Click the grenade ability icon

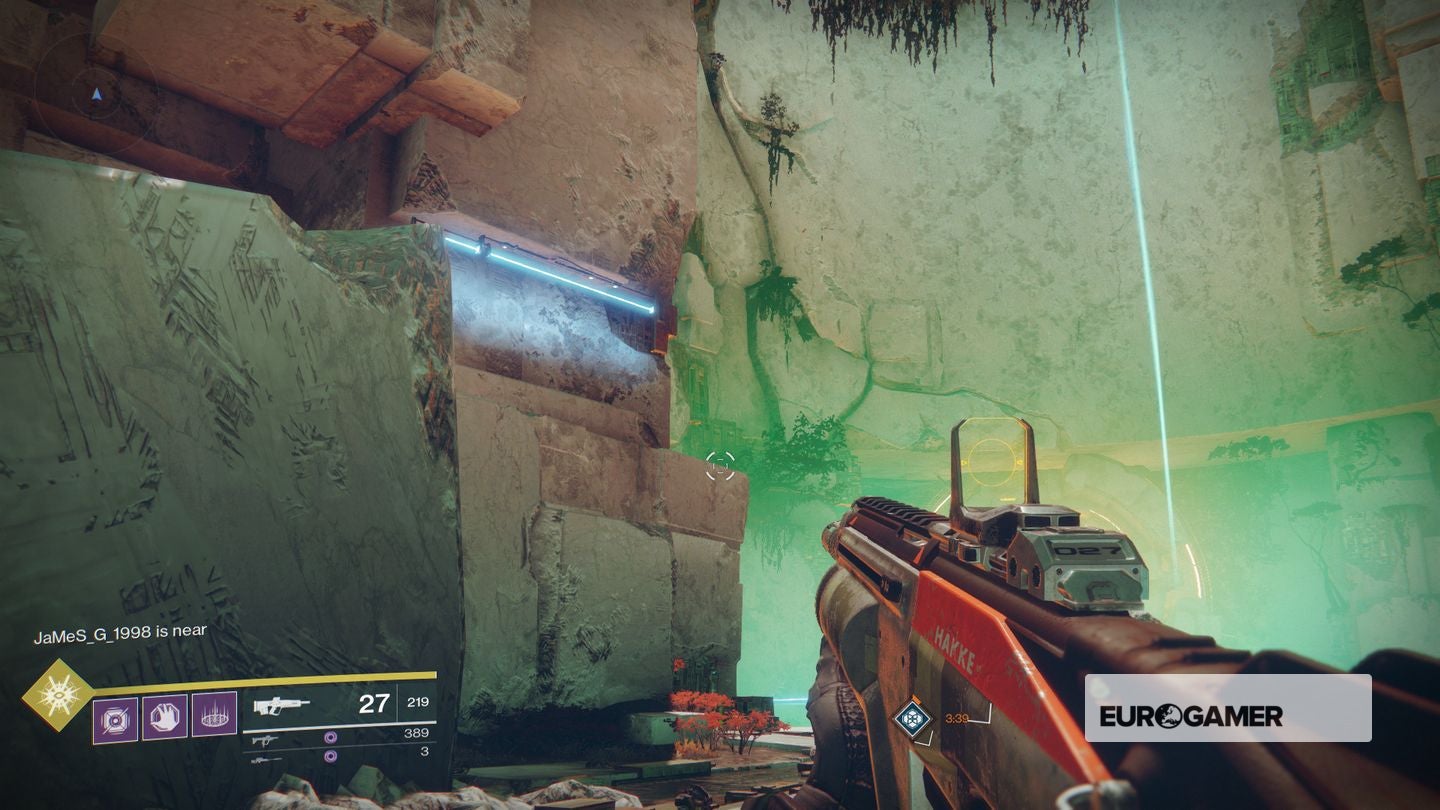115,718
